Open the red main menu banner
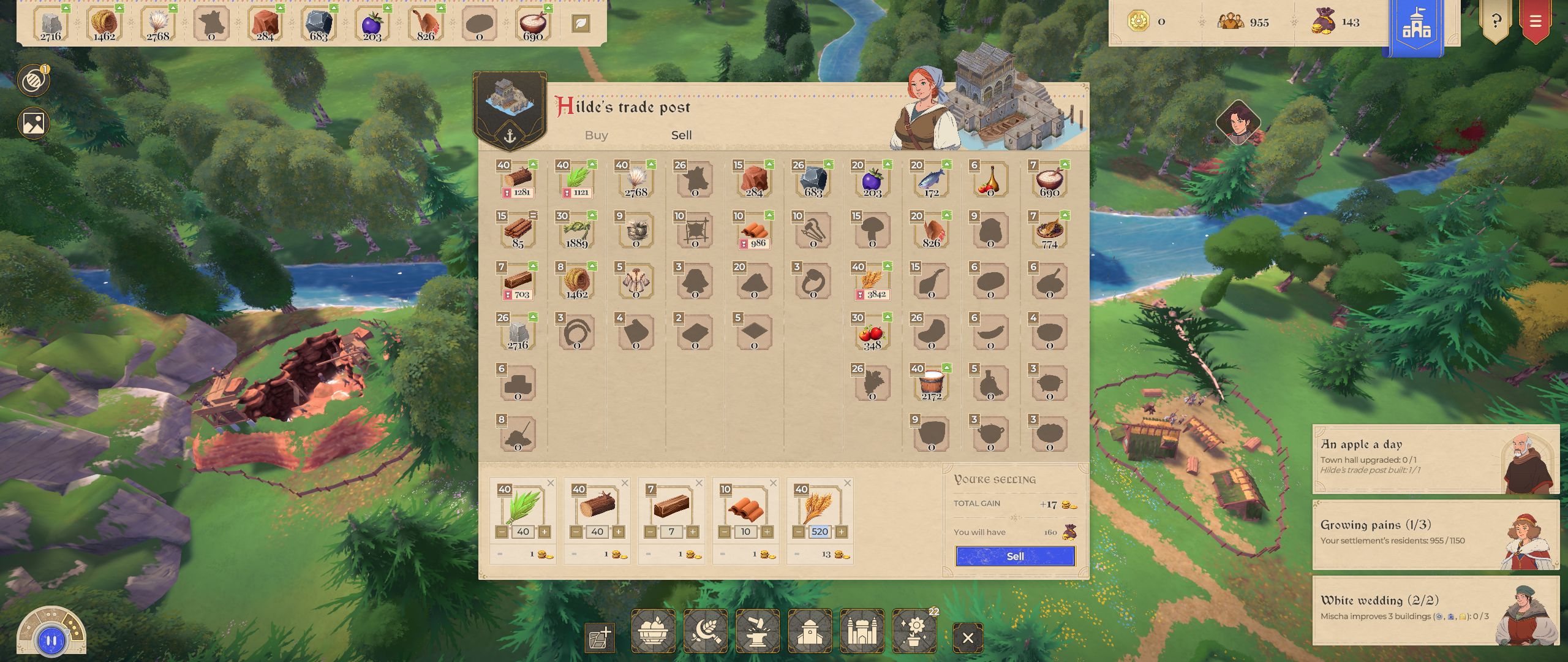This screenshot has height=662, width=1568. pos(1535,22)
